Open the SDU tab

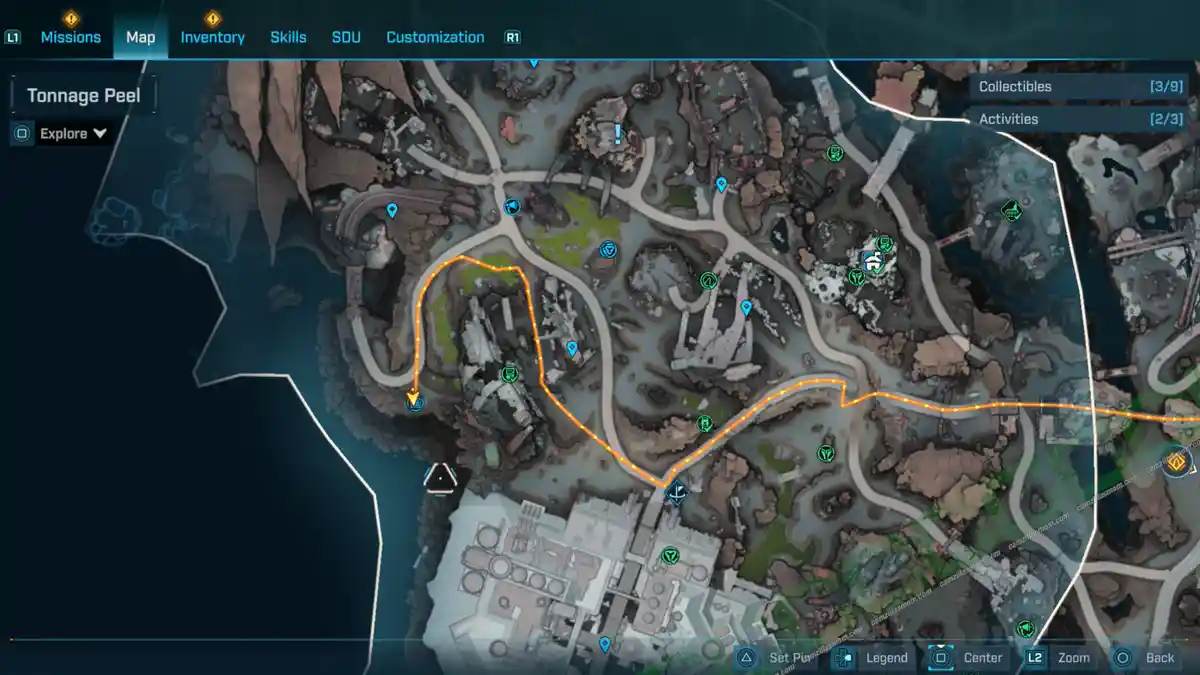[346, 37]
